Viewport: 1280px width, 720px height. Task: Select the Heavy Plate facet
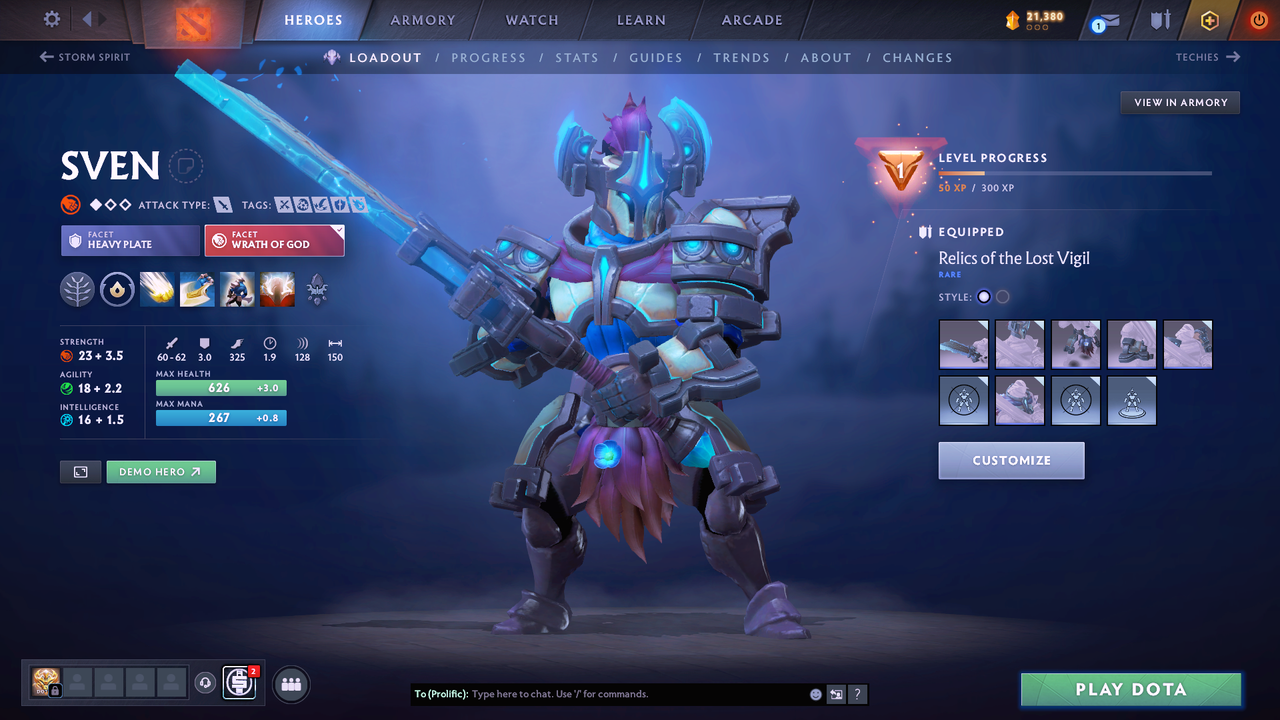(130, 240)
